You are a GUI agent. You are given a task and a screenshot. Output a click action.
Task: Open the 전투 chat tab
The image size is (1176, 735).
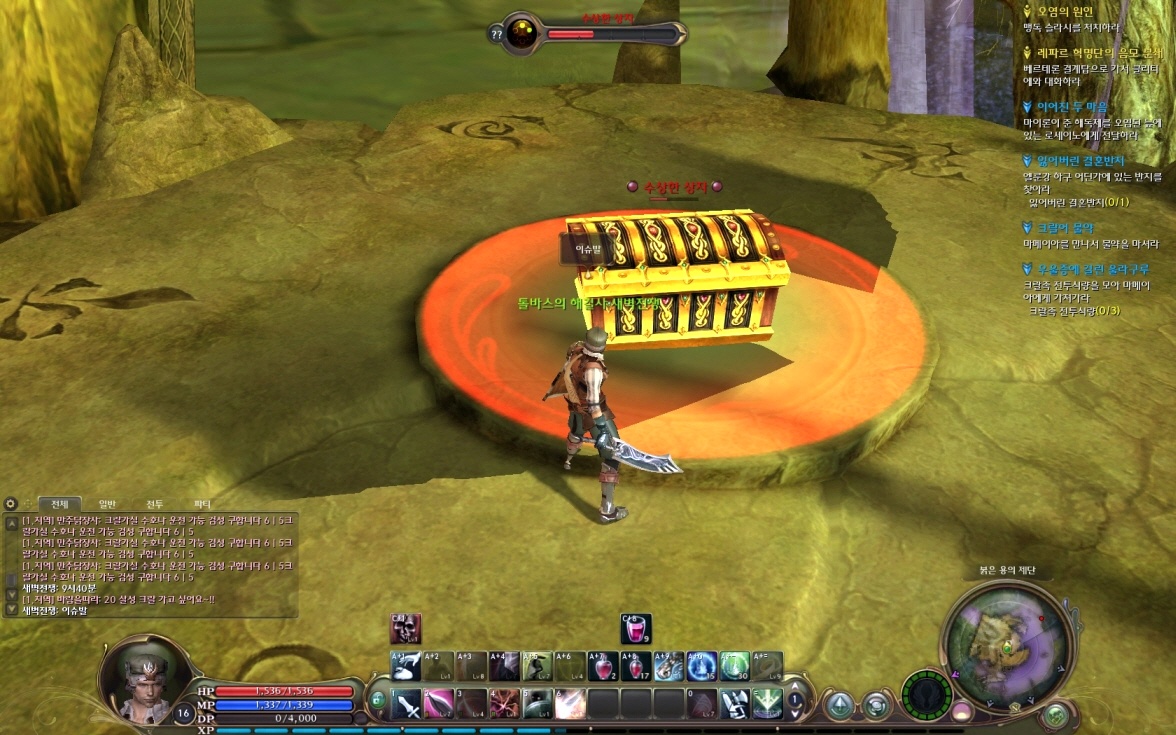coord(155,504)
